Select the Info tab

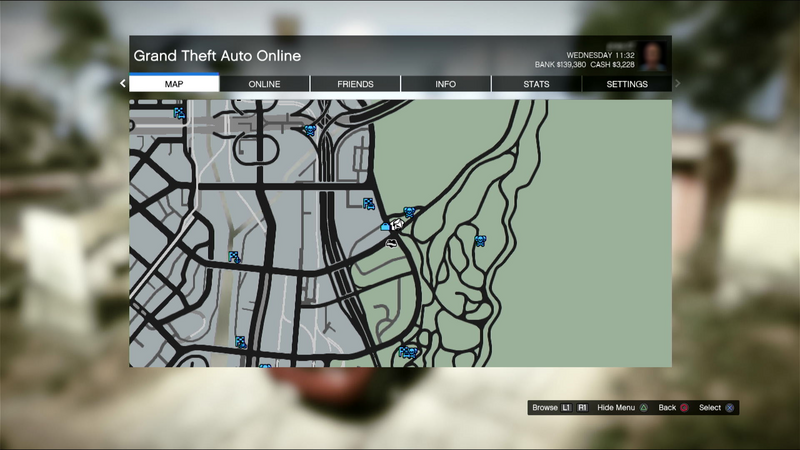click(445, 84)
